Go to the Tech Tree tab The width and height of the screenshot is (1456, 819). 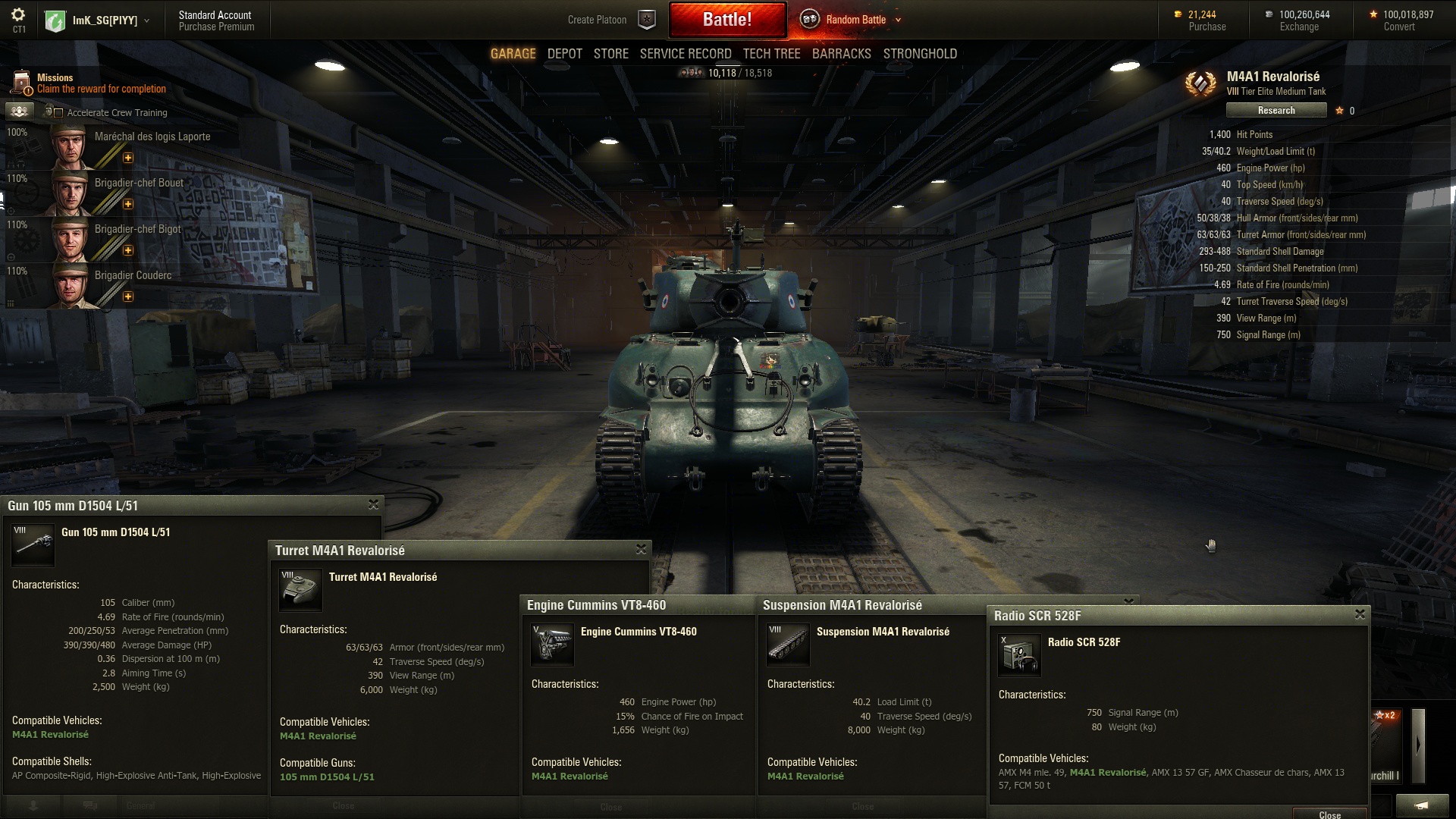771,54
